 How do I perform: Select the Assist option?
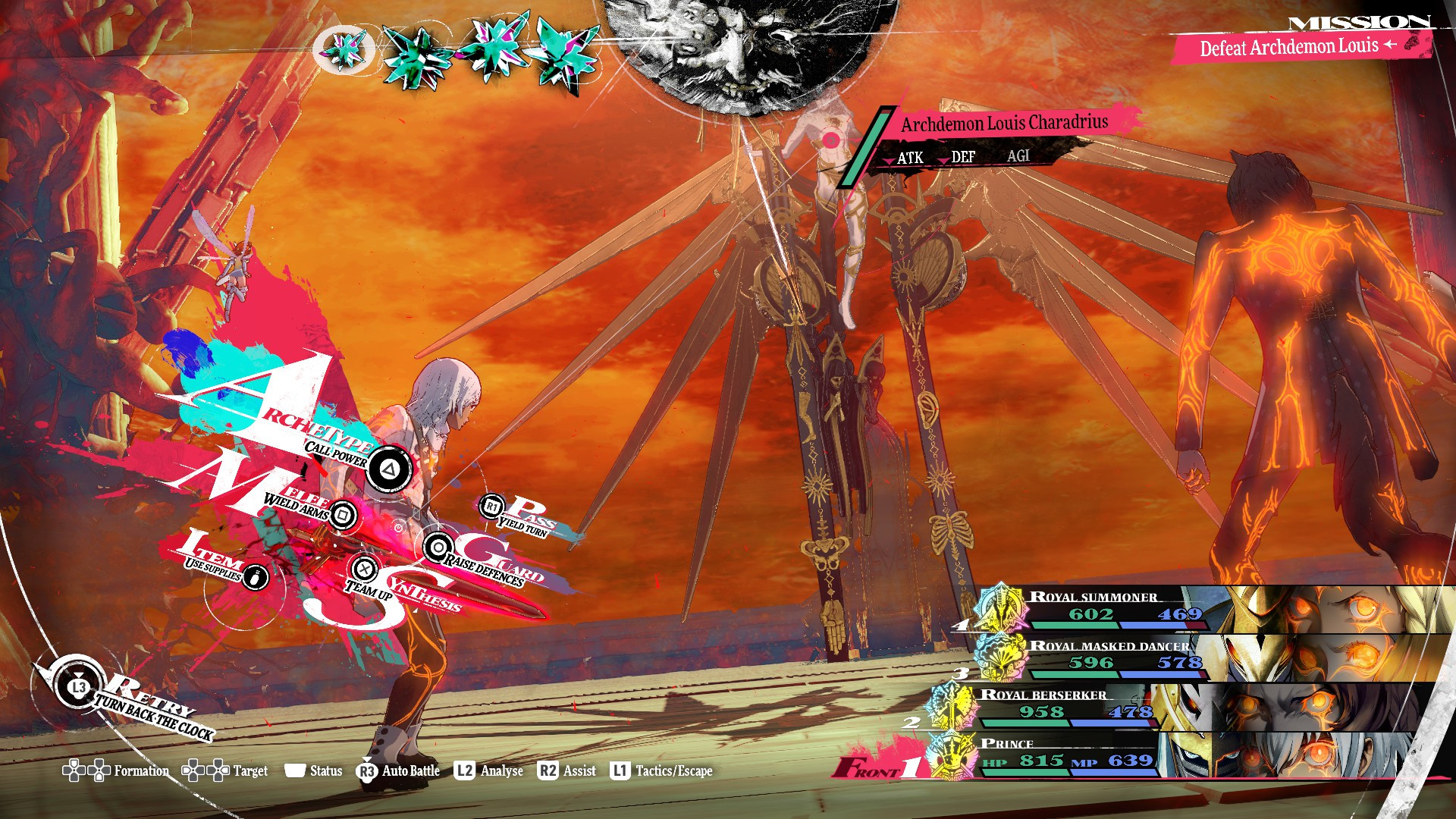566,771
